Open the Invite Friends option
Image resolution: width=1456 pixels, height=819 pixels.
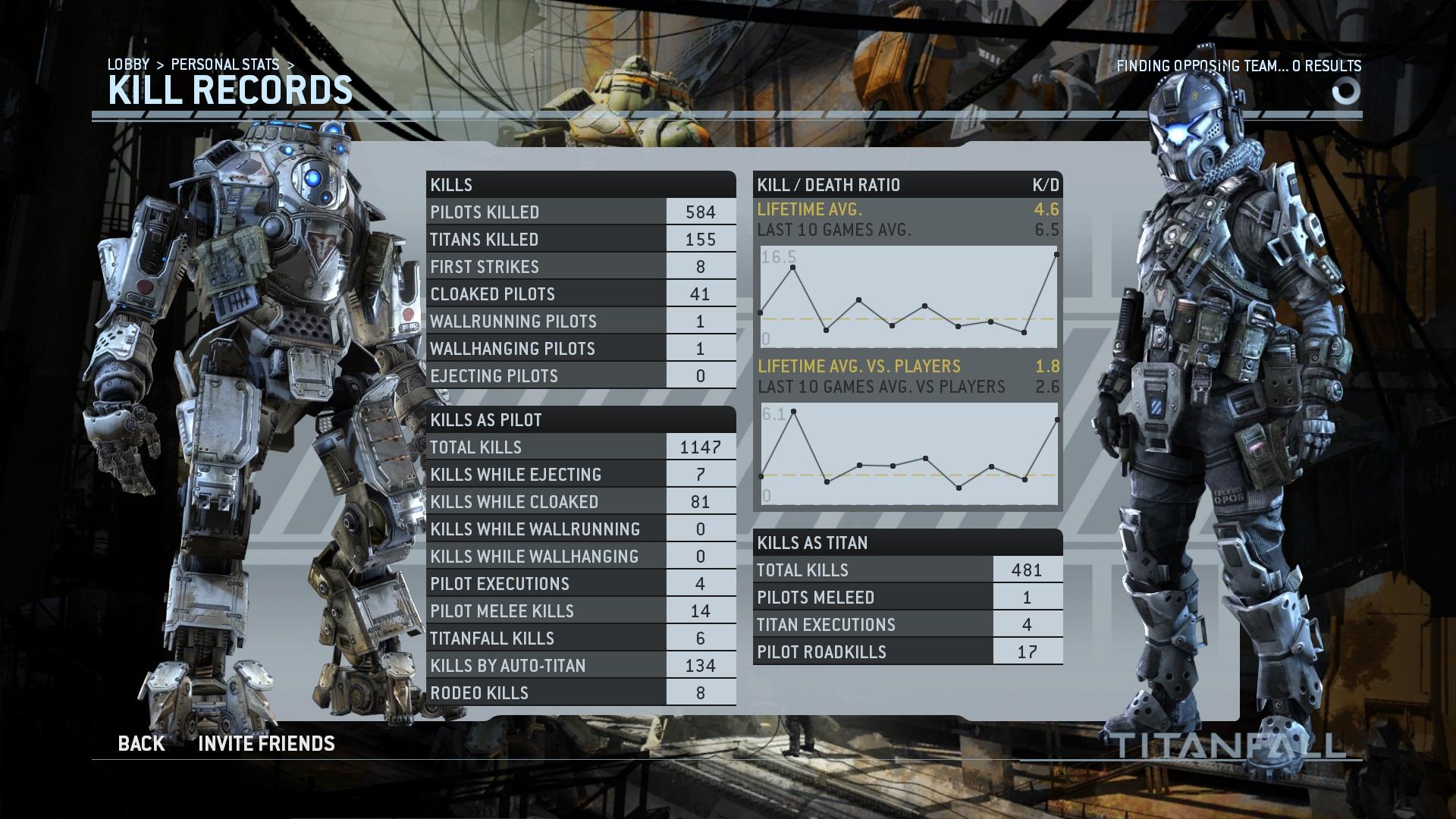266,744
